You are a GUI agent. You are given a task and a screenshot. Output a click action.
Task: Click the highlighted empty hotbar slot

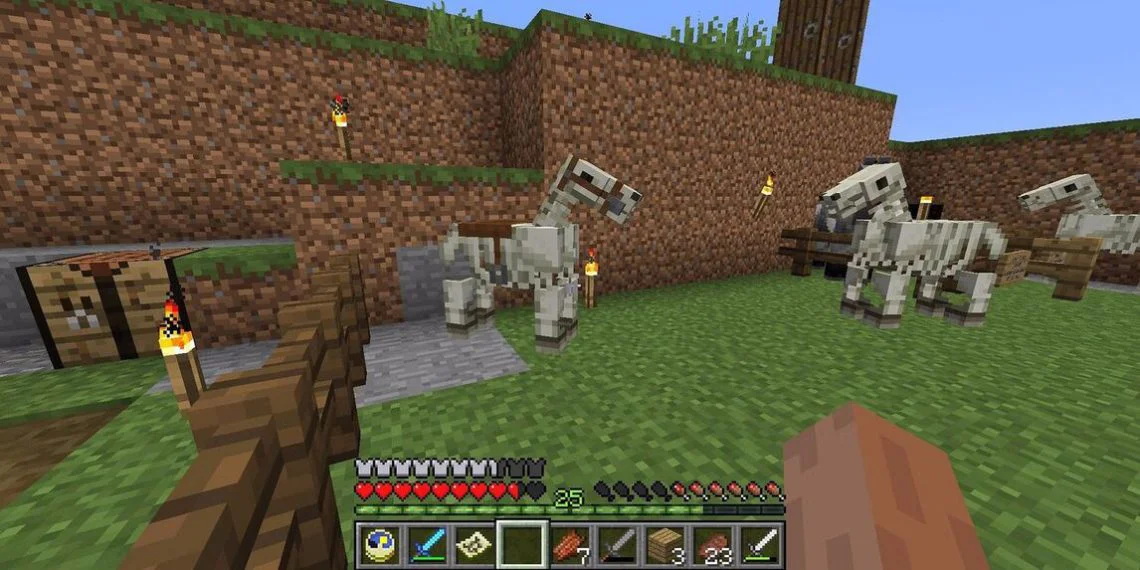tap(522, 544)
